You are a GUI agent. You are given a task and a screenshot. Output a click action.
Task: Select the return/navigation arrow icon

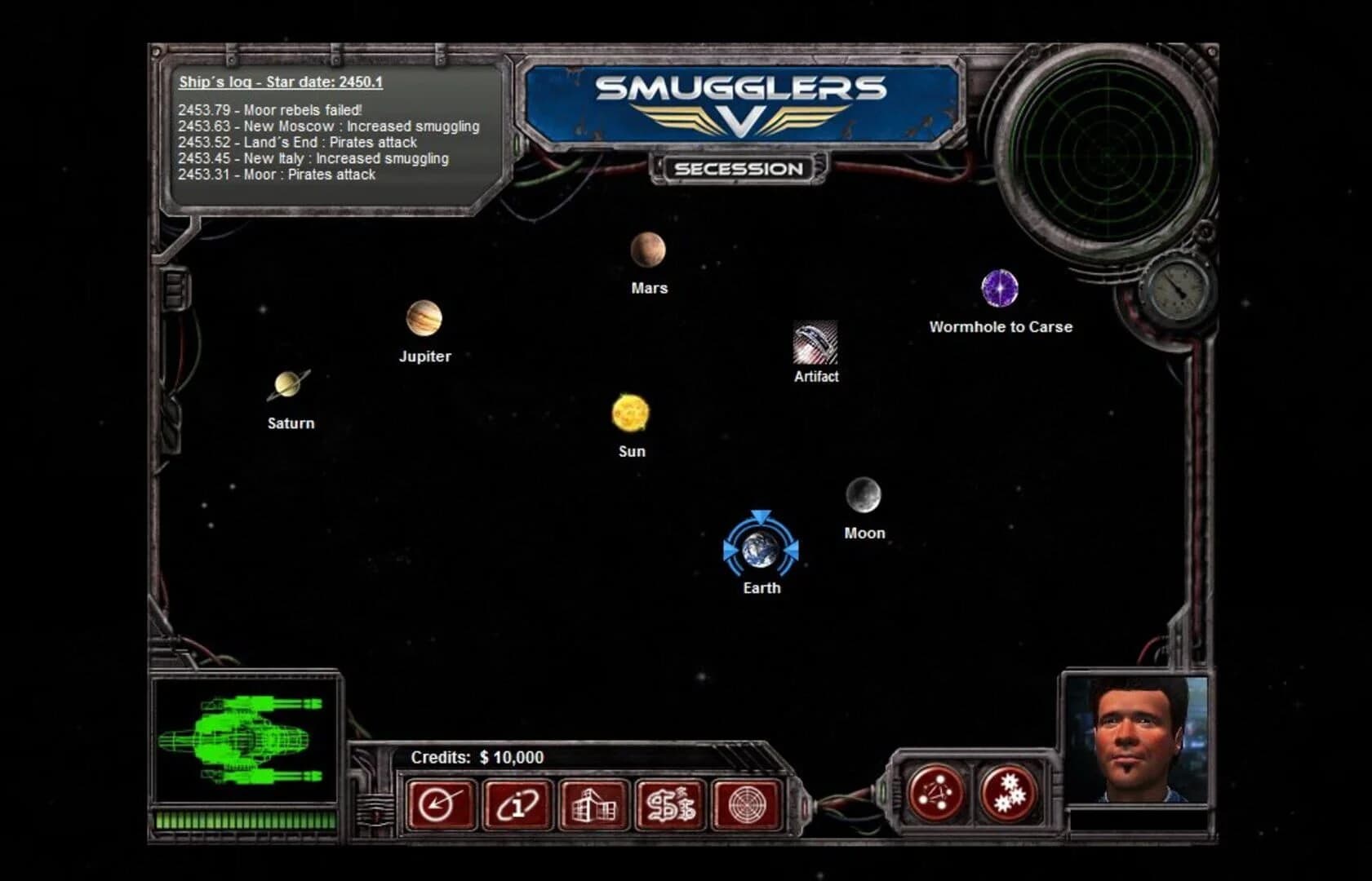440,805
